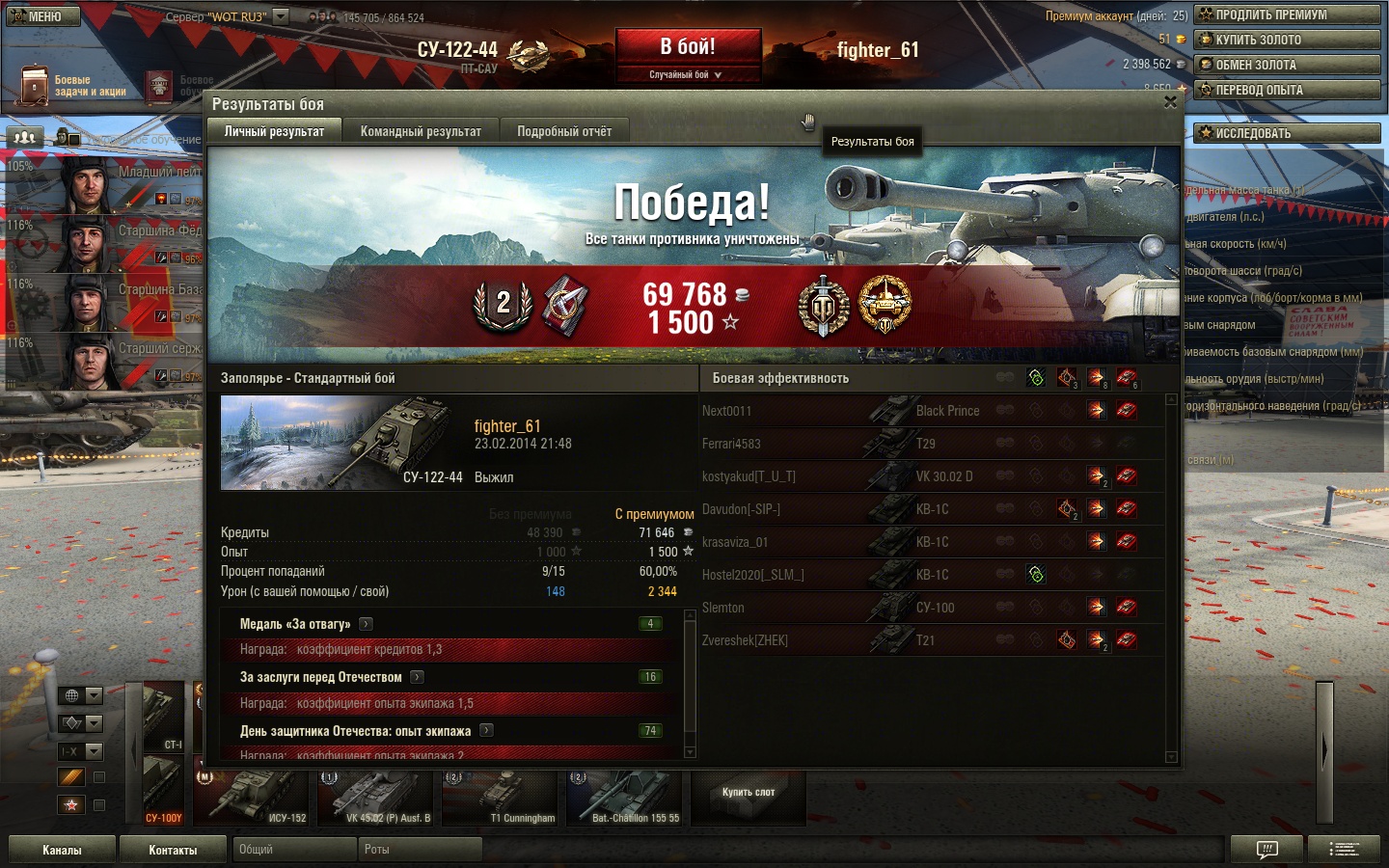Switch to Командный результат tab
Viewport: 1389px width, 868px height.
click(421, 131)
